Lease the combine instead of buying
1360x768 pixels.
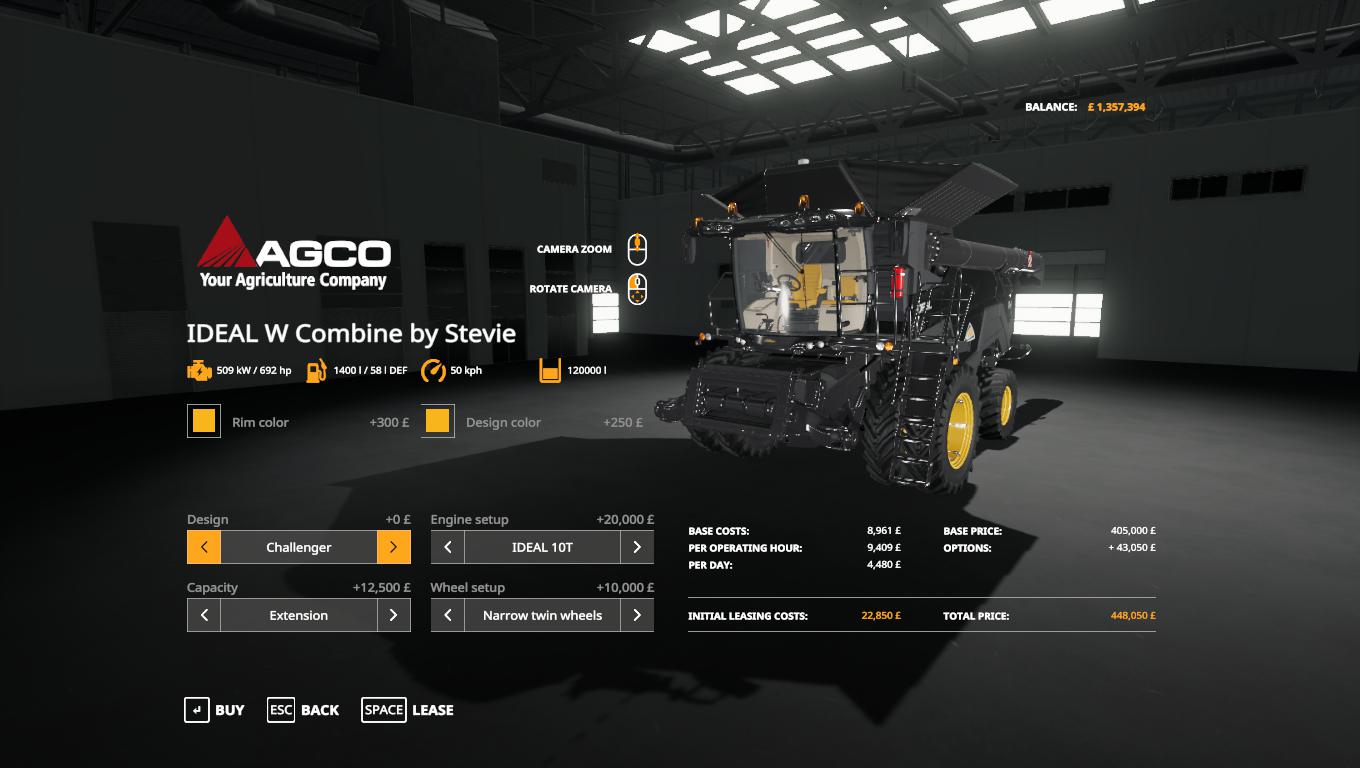click(407, 710)
